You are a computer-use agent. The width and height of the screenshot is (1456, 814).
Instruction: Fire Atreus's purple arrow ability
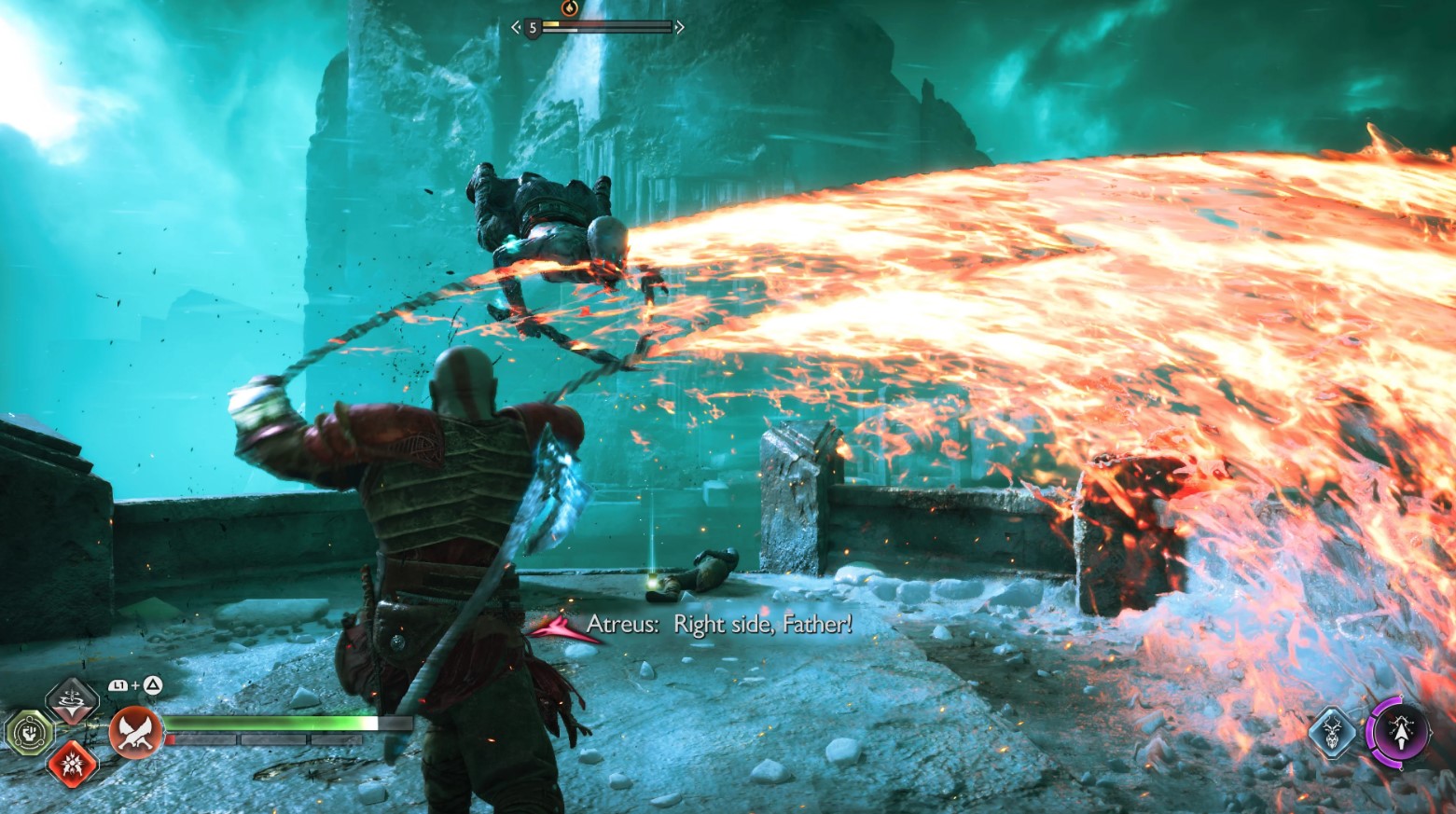(1399, 731)
